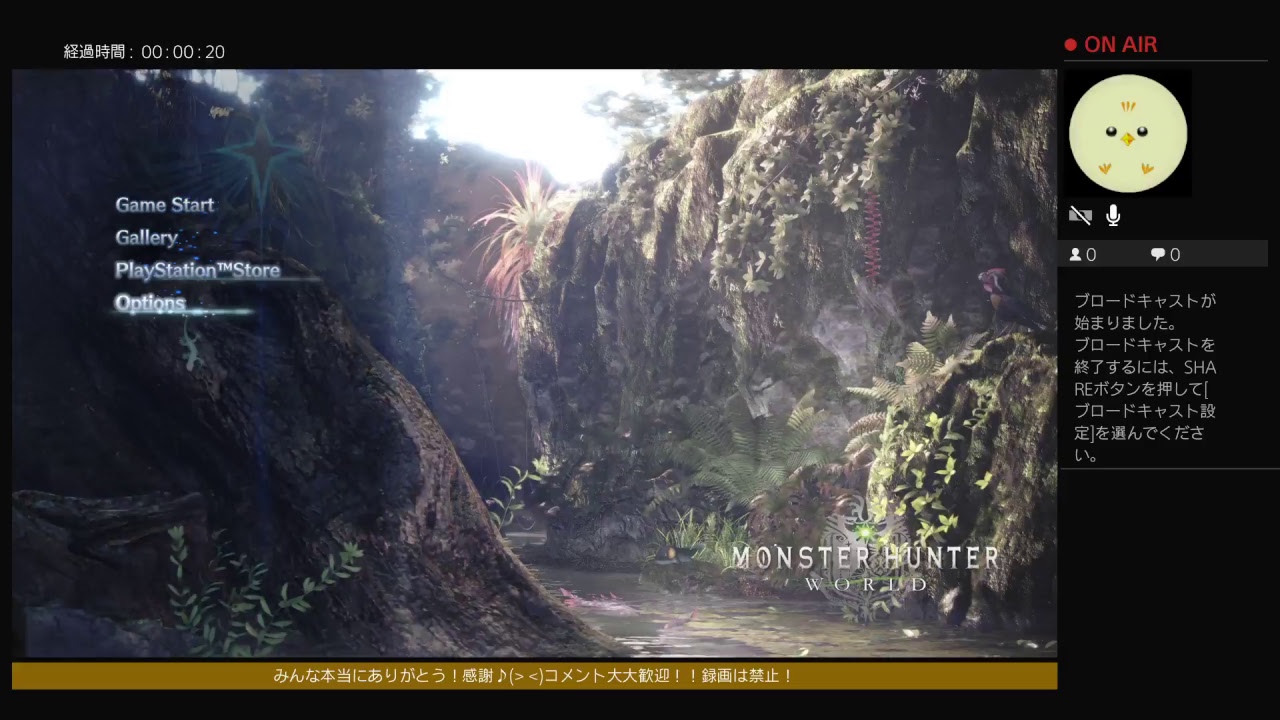Click the viewer count person icon
This screenshot has height=720, width=1280.
pyautogui.click(x=1074, y=254)
